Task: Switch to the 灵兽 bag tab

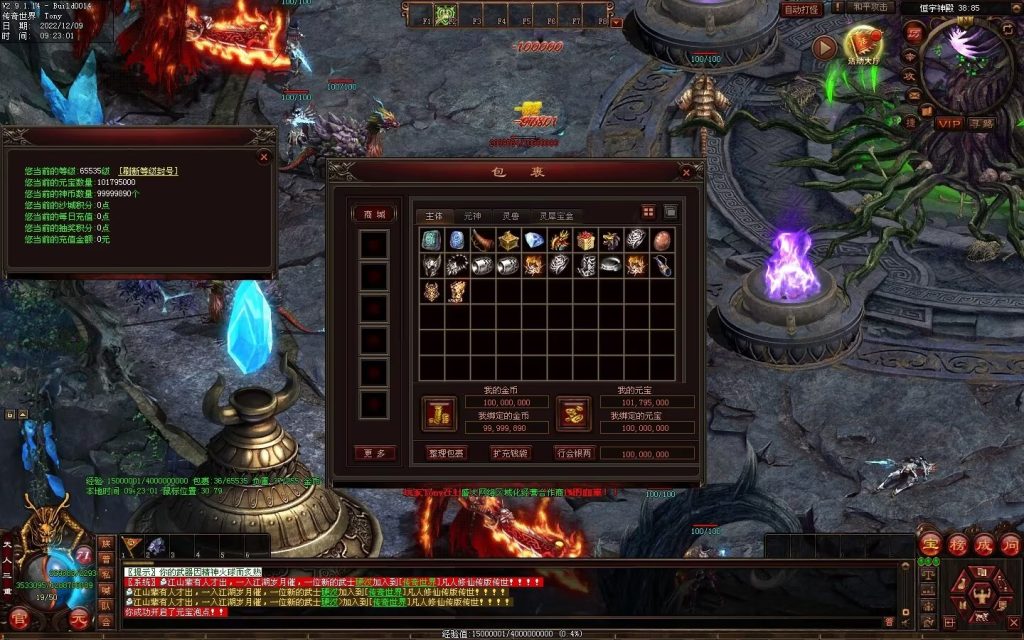Action: coord(511,215)
